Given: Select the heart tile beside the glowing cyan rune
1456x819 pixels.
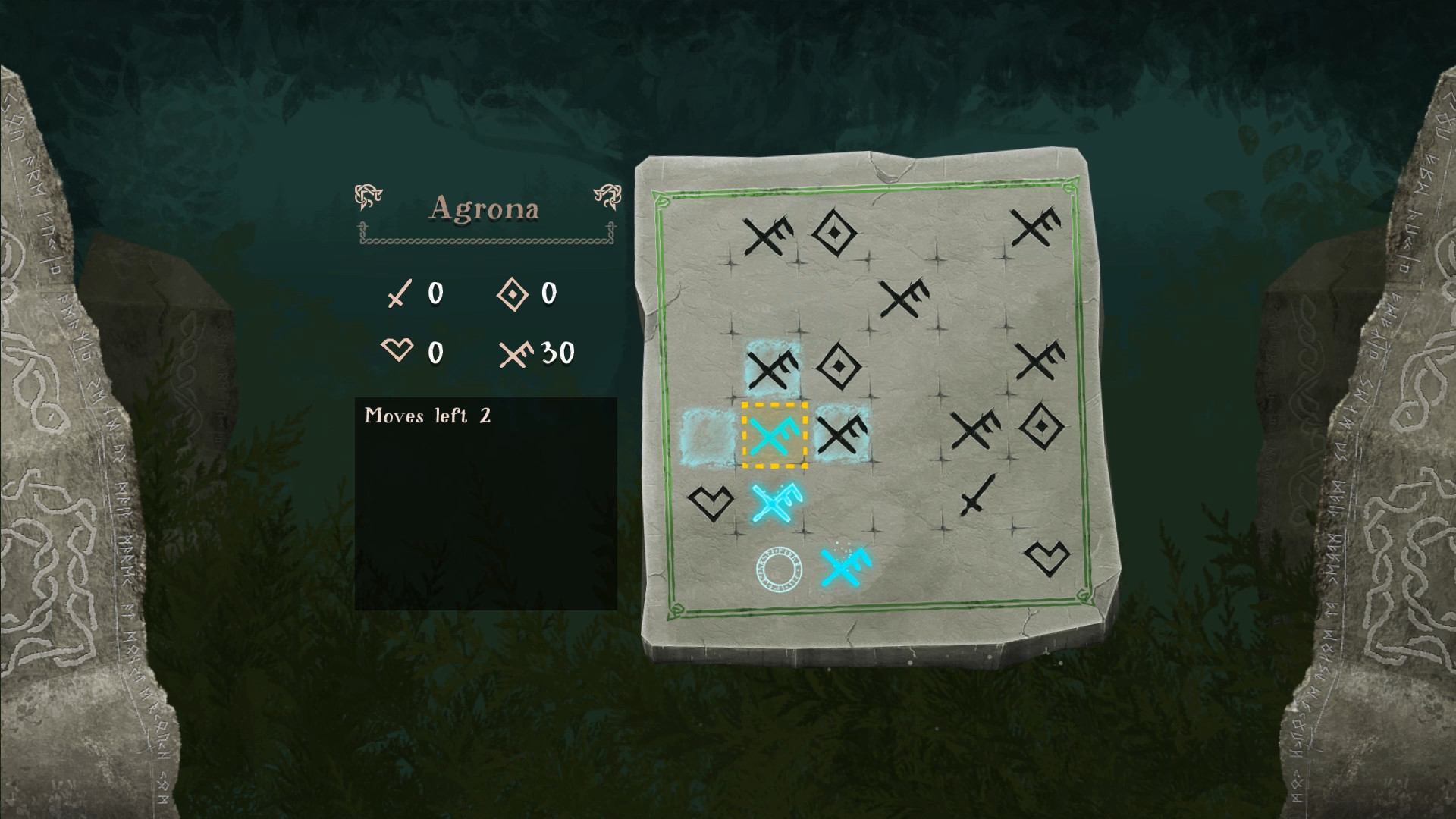Looking at the screenshot, I should click(x=710, y=501).
